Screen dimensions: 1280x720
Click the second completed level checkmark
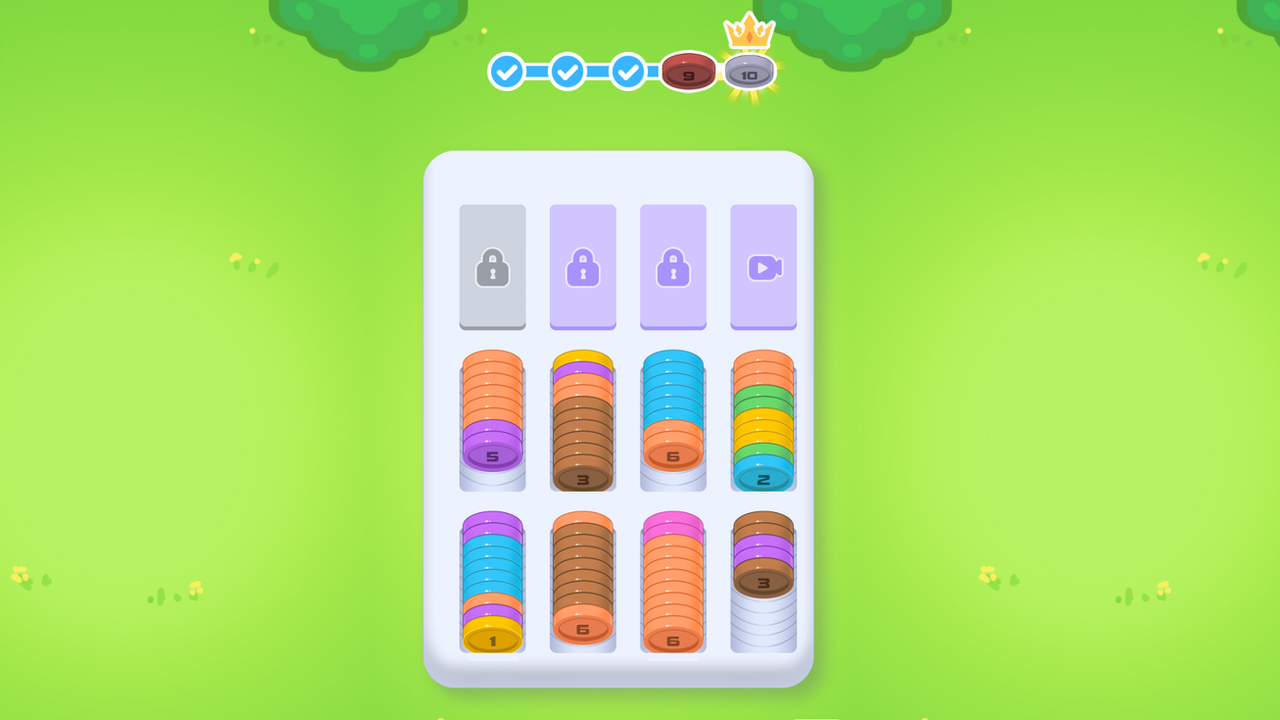(568, 72)
